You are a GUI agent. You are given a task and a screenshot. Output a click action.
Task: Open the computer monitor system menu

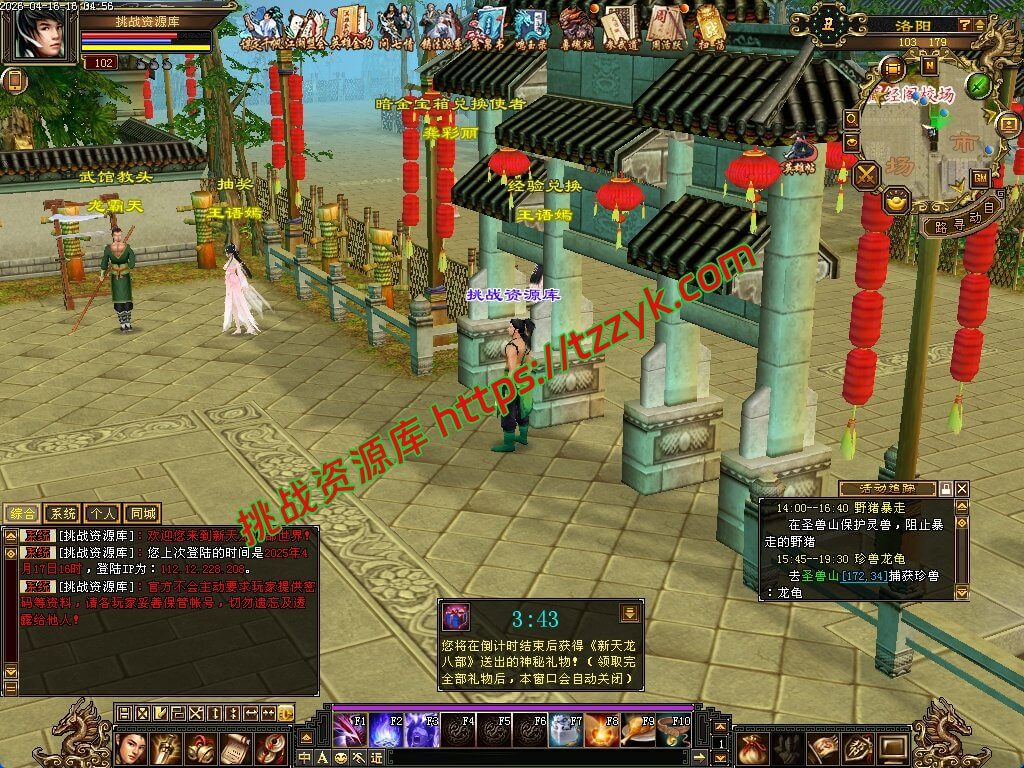click(892, 748)
